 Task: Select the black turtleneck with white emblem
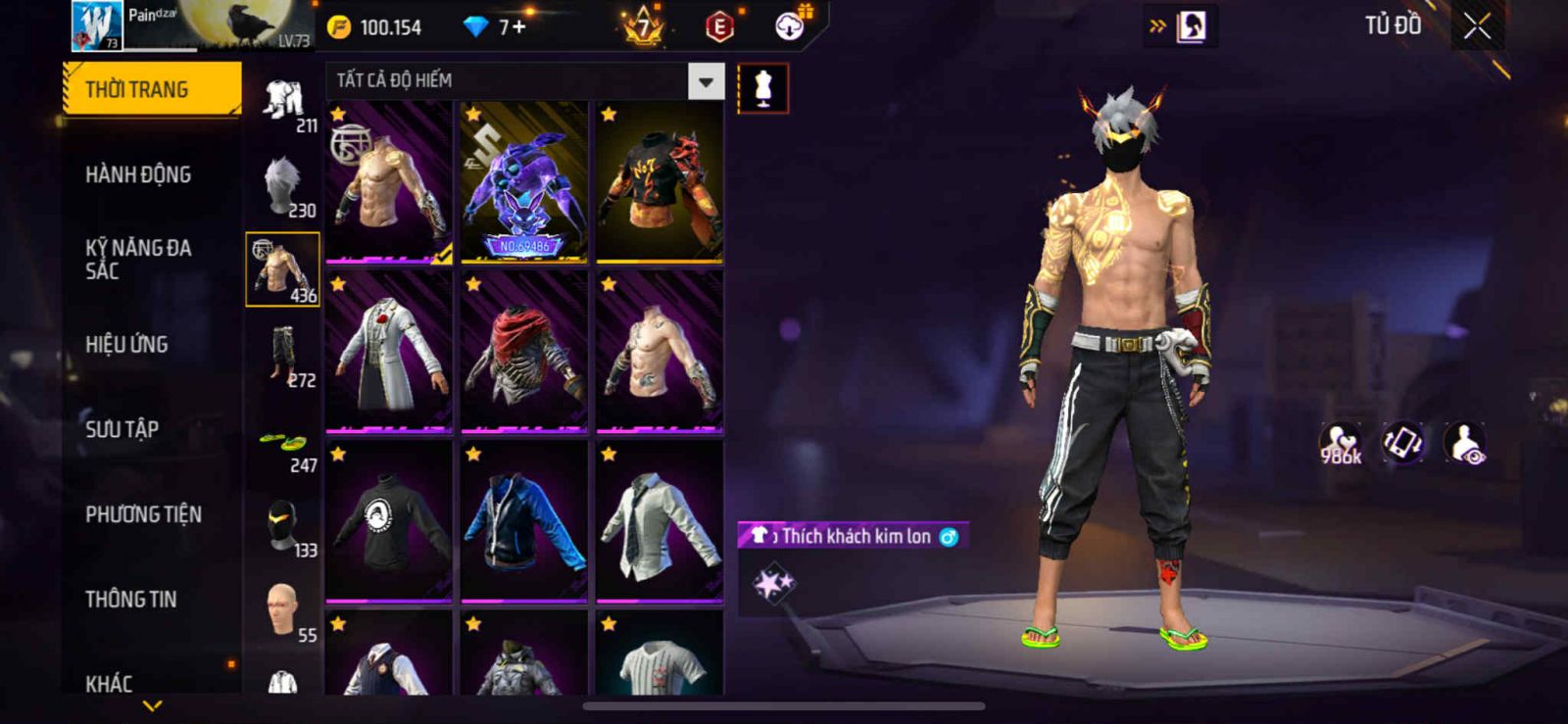pyautogui.click(x=389, y=520)
